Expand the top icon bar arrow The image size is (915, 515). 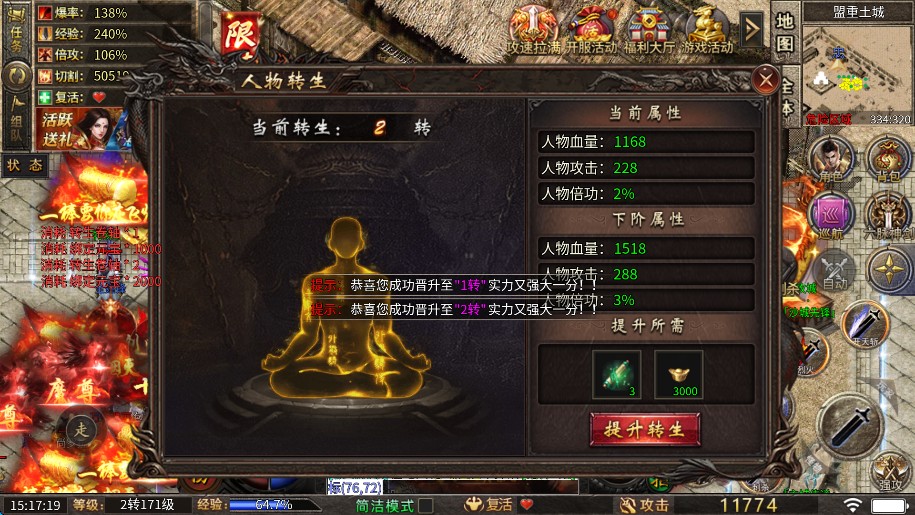(x=752, y=29)
